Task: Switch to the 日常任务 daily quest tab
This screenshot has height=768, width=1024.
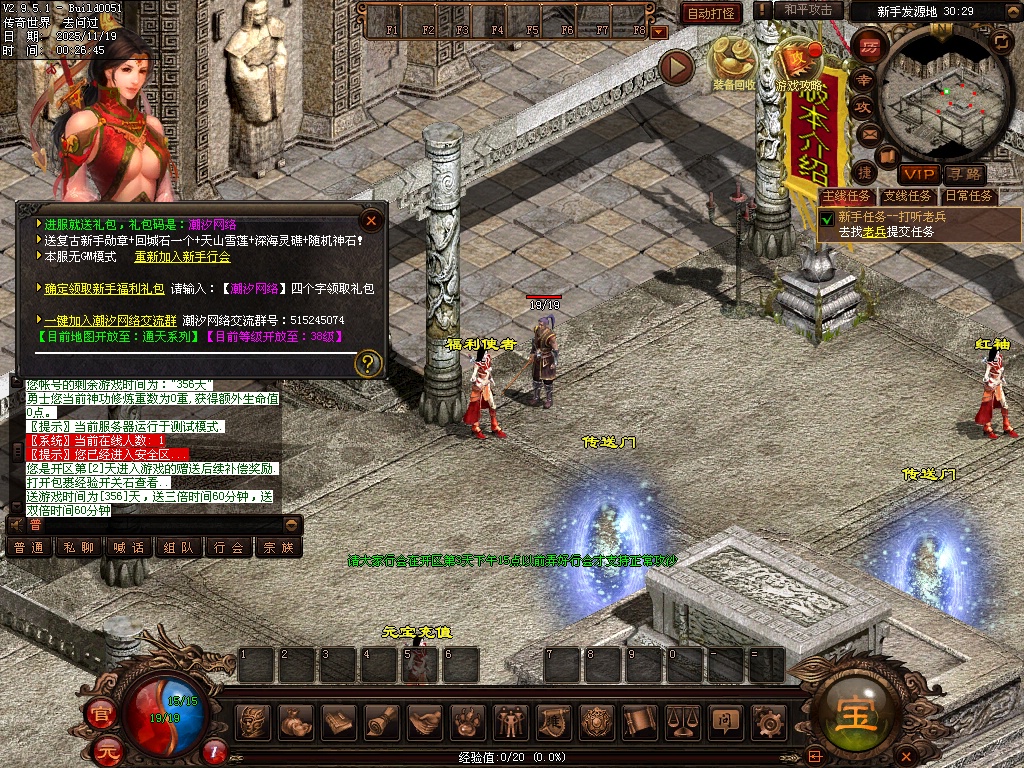Action: tap(969, 196)
